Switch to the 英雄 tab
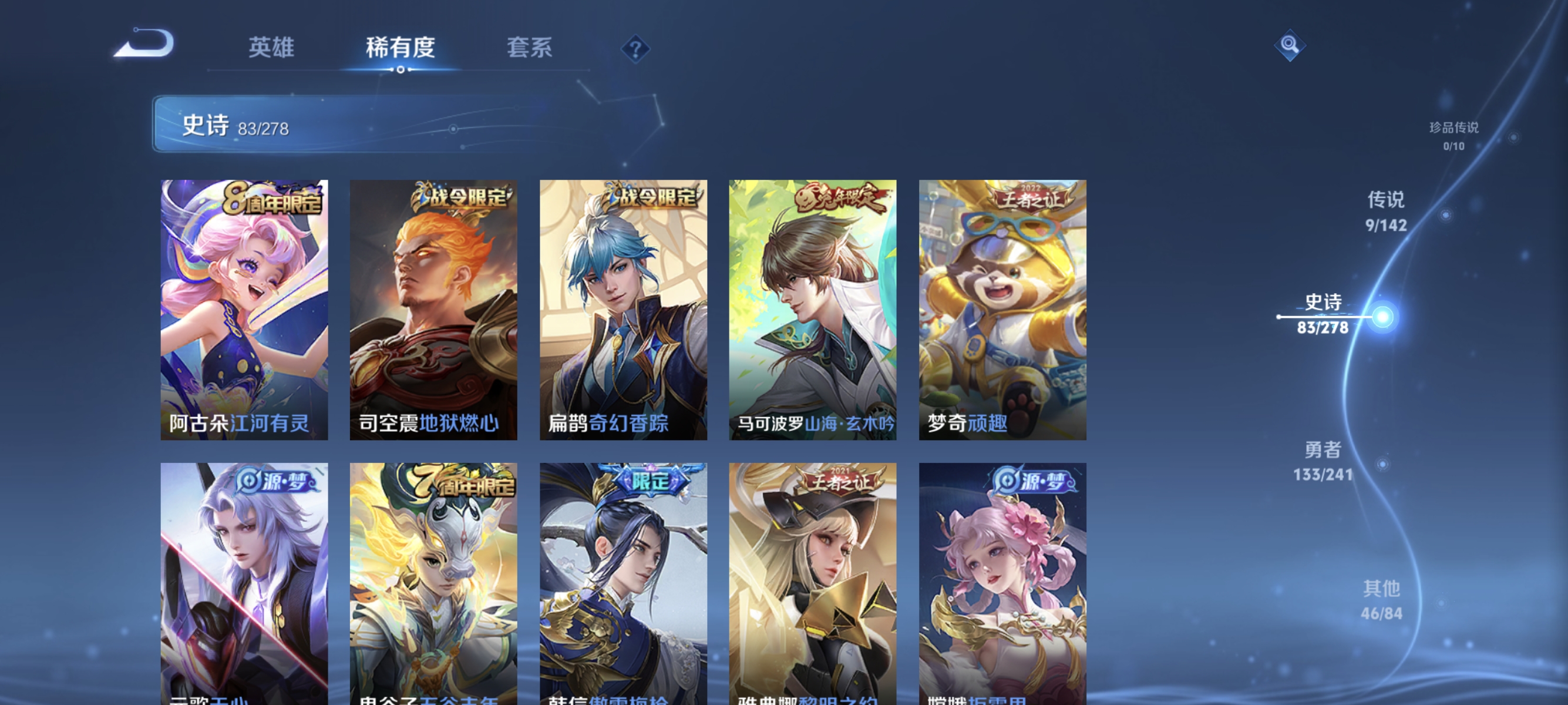 coord(271,48)
